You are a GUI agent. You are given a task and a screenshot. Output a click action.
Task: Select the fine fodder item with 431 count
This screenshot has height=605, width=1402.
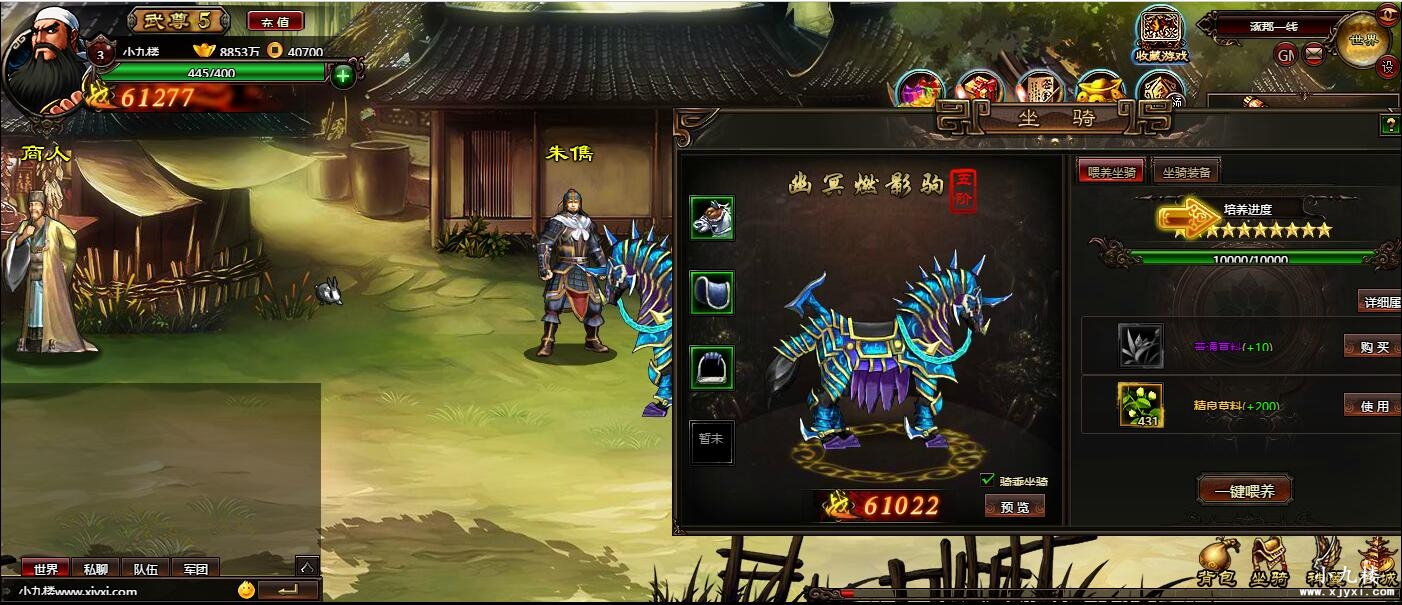click(1140, 405)
